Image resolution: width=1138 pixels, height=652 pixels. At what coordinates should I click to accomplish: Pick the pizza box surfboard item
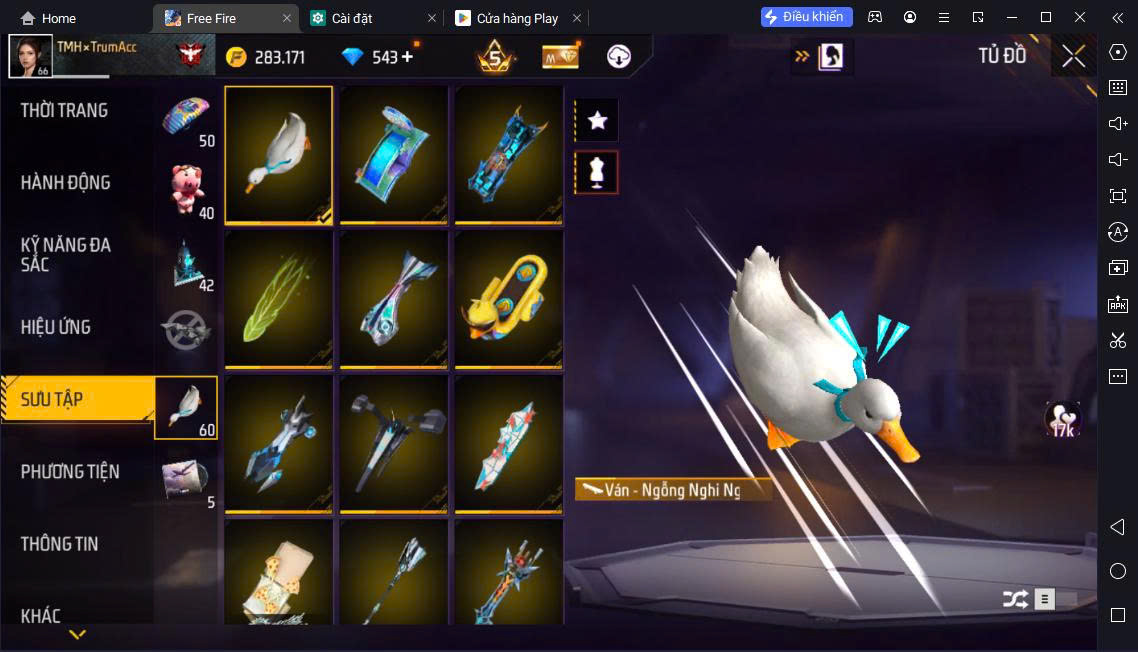(279, 575)
